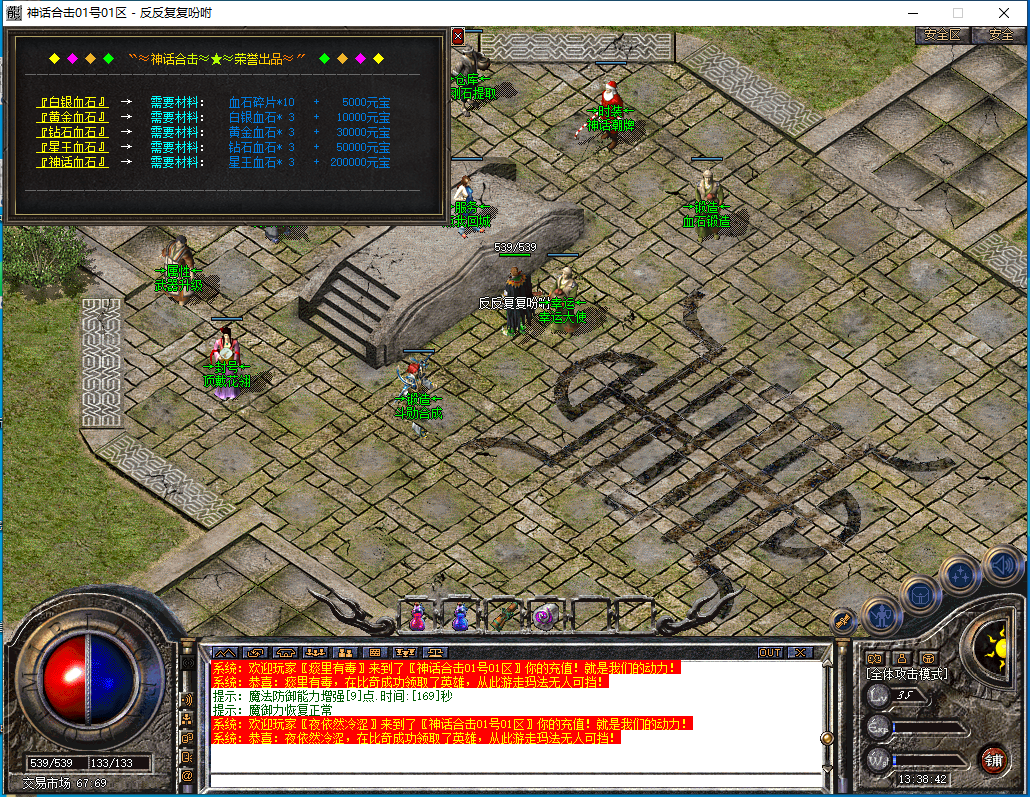
Task: Close the blood stone NPC dialog
Action: click(x=458, y=36)
